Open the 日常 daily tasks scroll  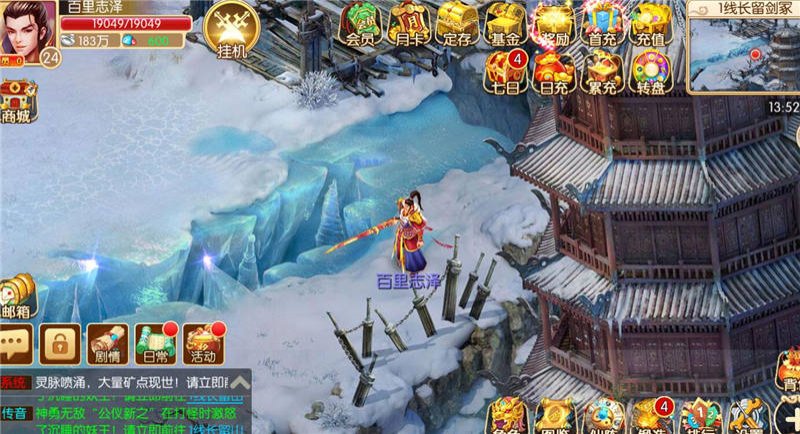point(155,344)
